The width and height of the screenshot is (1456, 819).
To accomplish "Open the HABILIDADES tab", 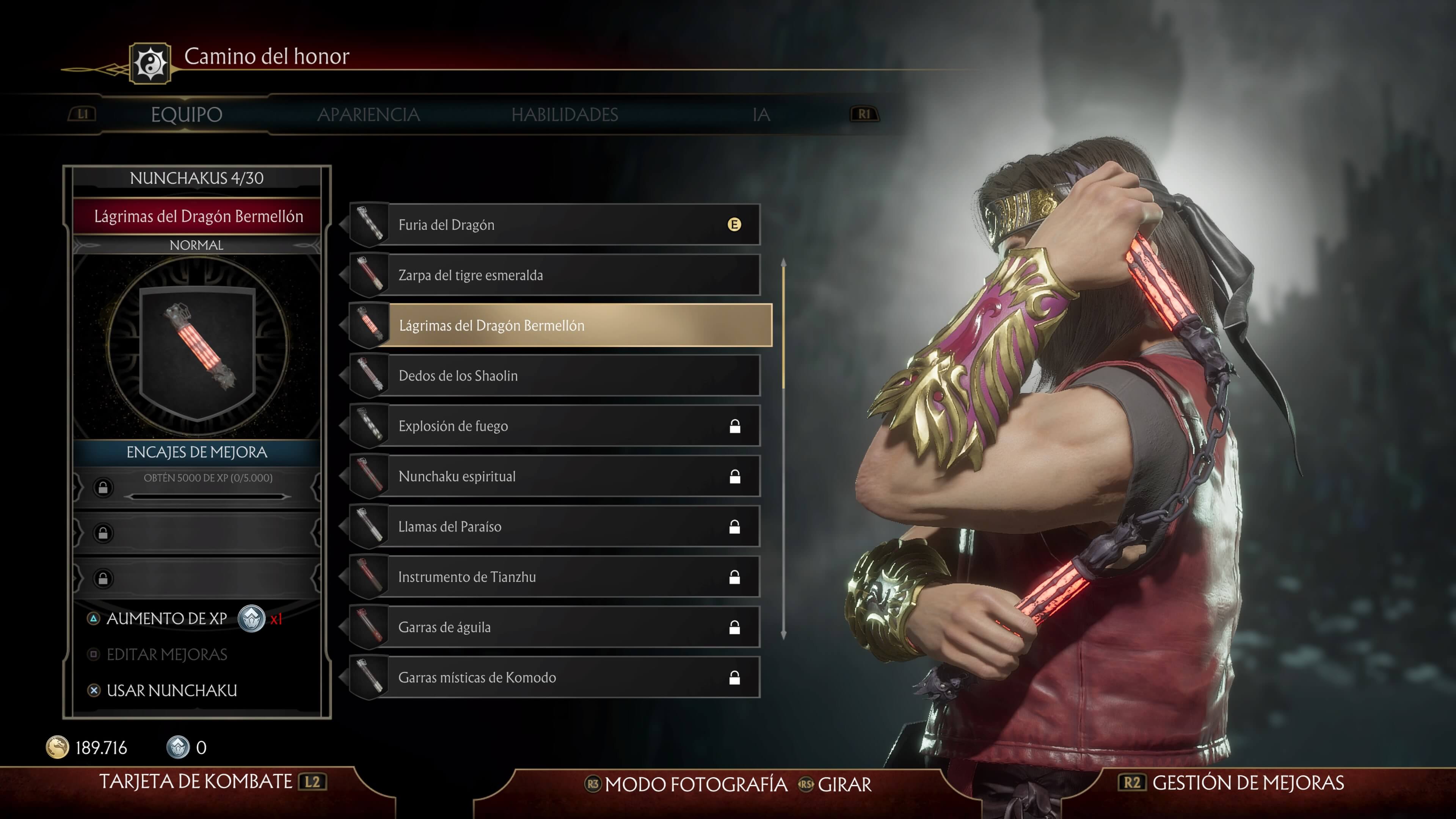I will click(565, 115).
